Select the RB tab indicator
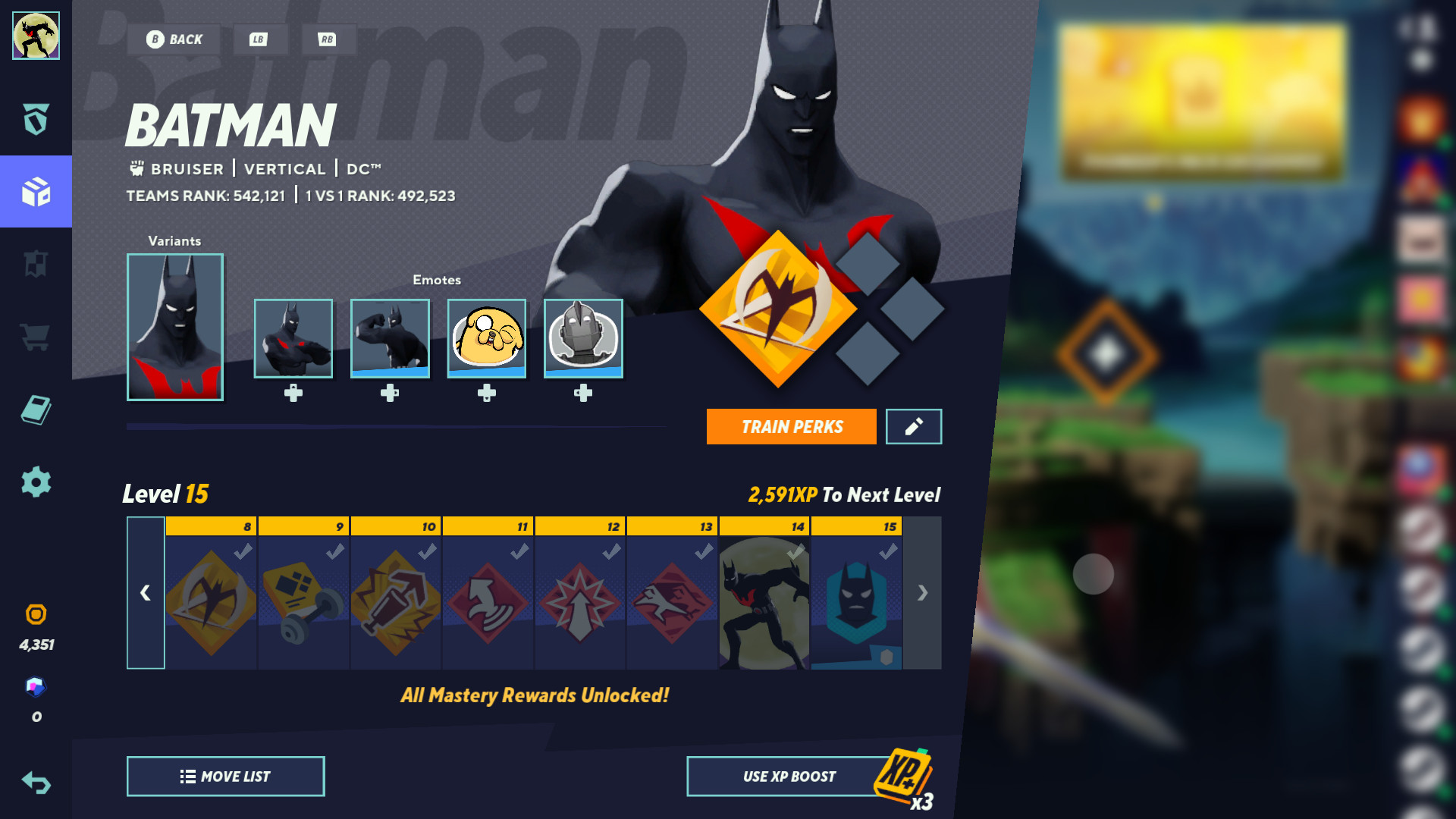 pyautogui.click(x=329, y=39)
